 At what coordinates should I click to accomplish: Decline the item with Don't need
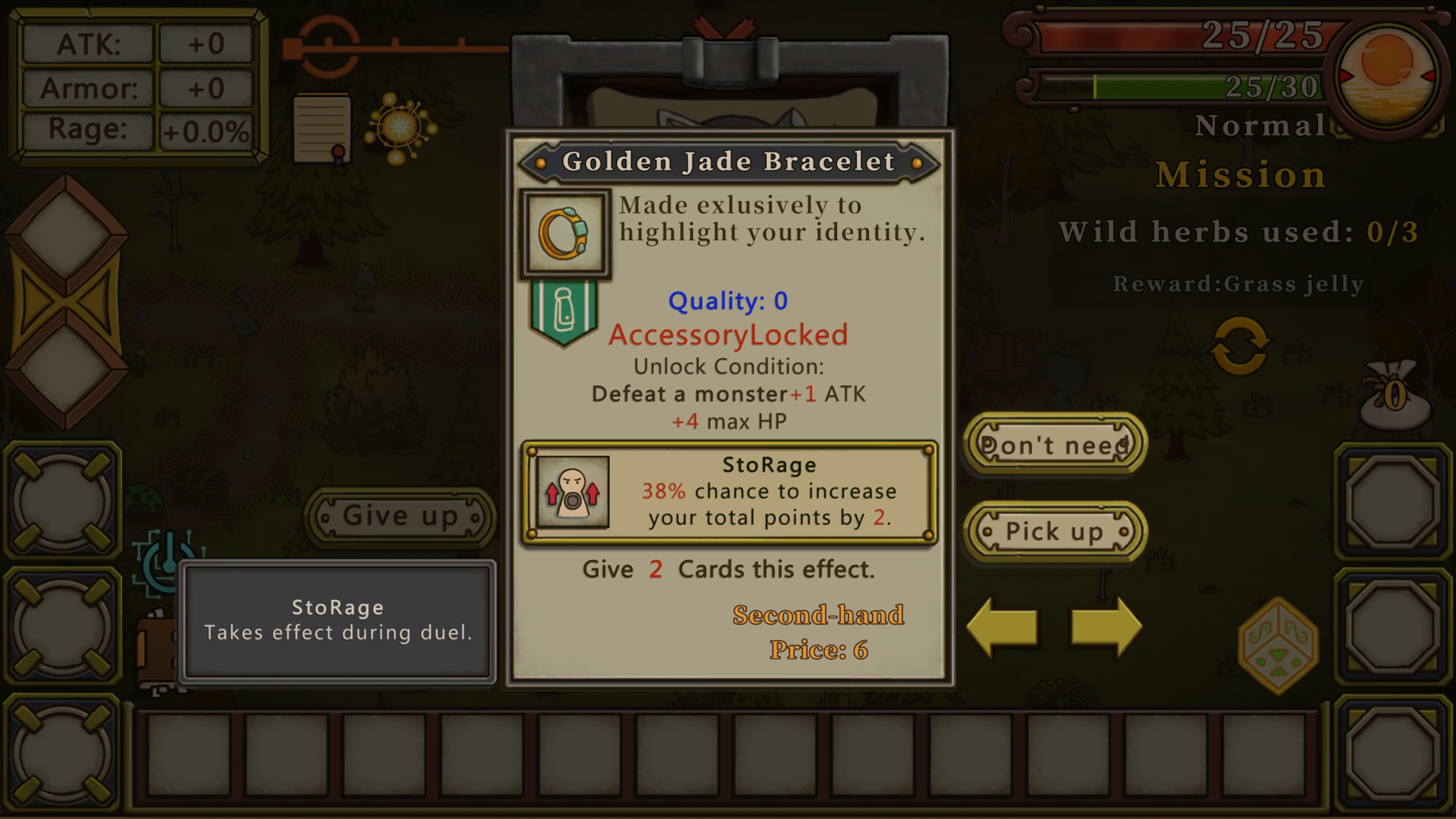pyautogui.click(x=1054, y=445)
